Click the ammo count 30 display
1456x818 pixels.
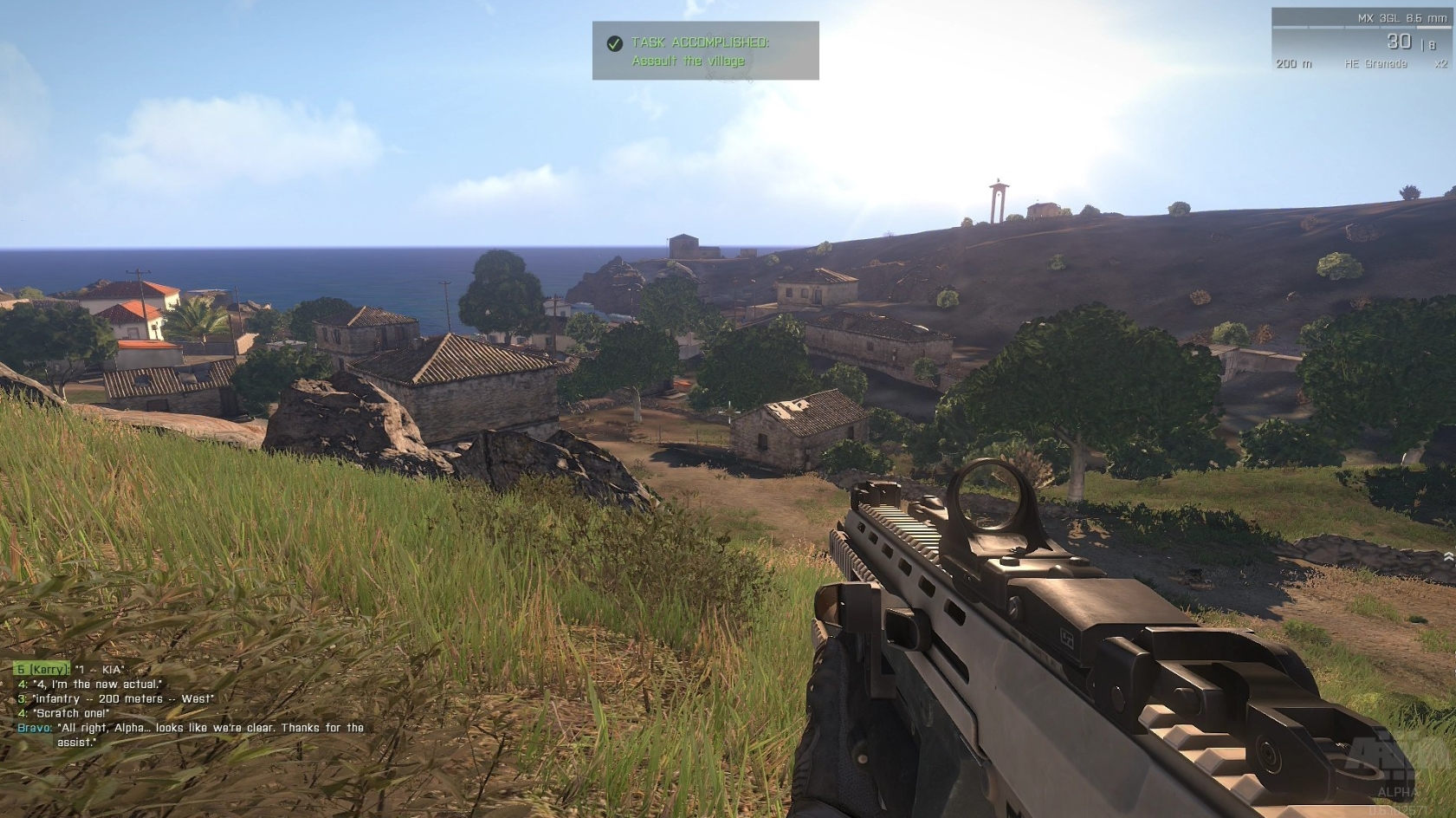(1398, 39)
